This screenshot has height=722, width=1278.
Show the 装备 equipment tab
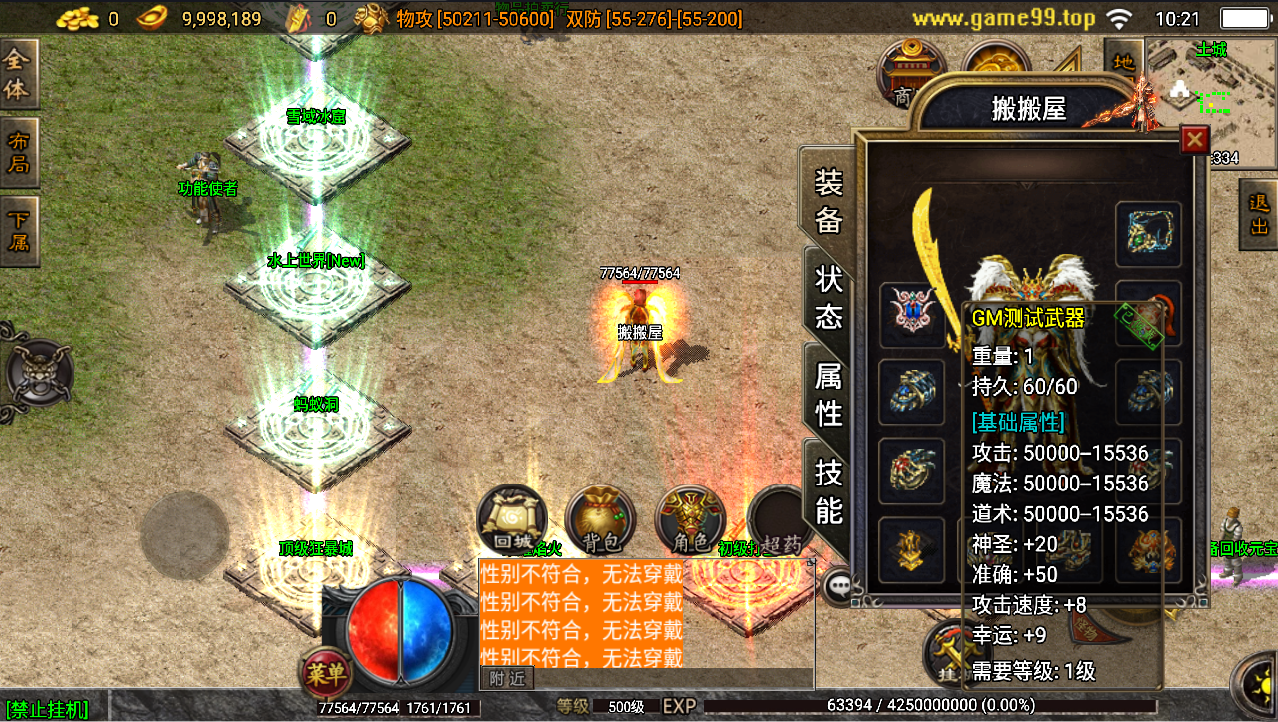pyautogui.click(x=829, y=201)
